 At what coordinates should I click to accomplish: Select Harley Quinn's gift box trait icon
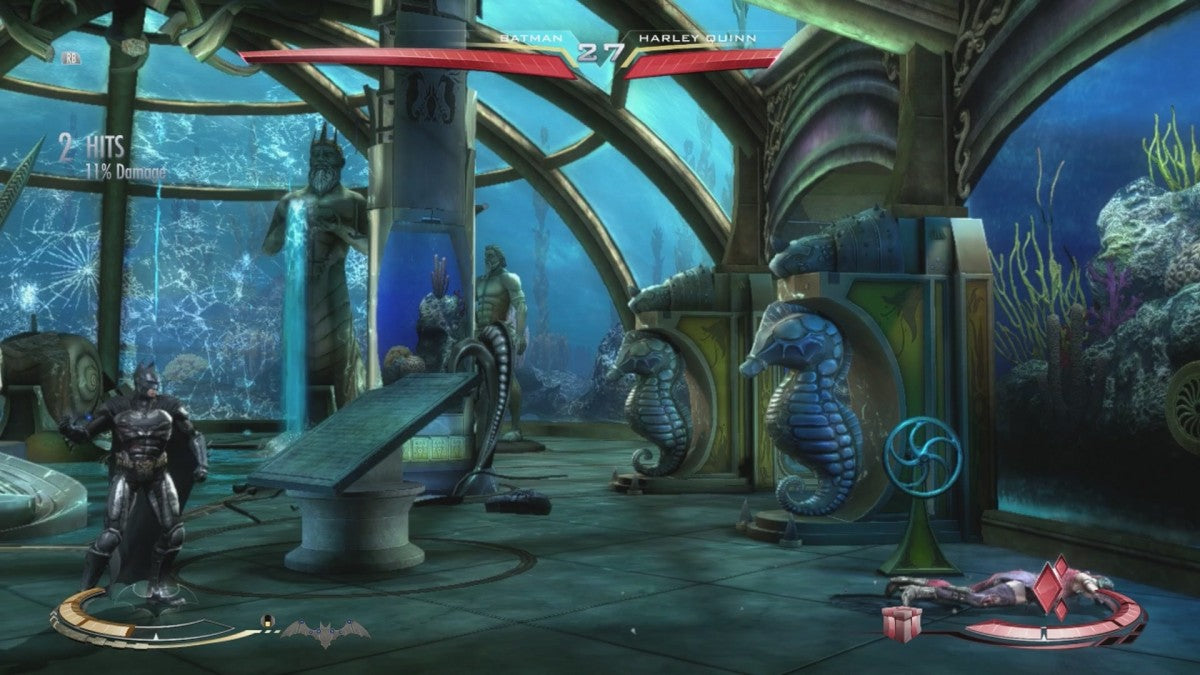click(x=902, y=621)
